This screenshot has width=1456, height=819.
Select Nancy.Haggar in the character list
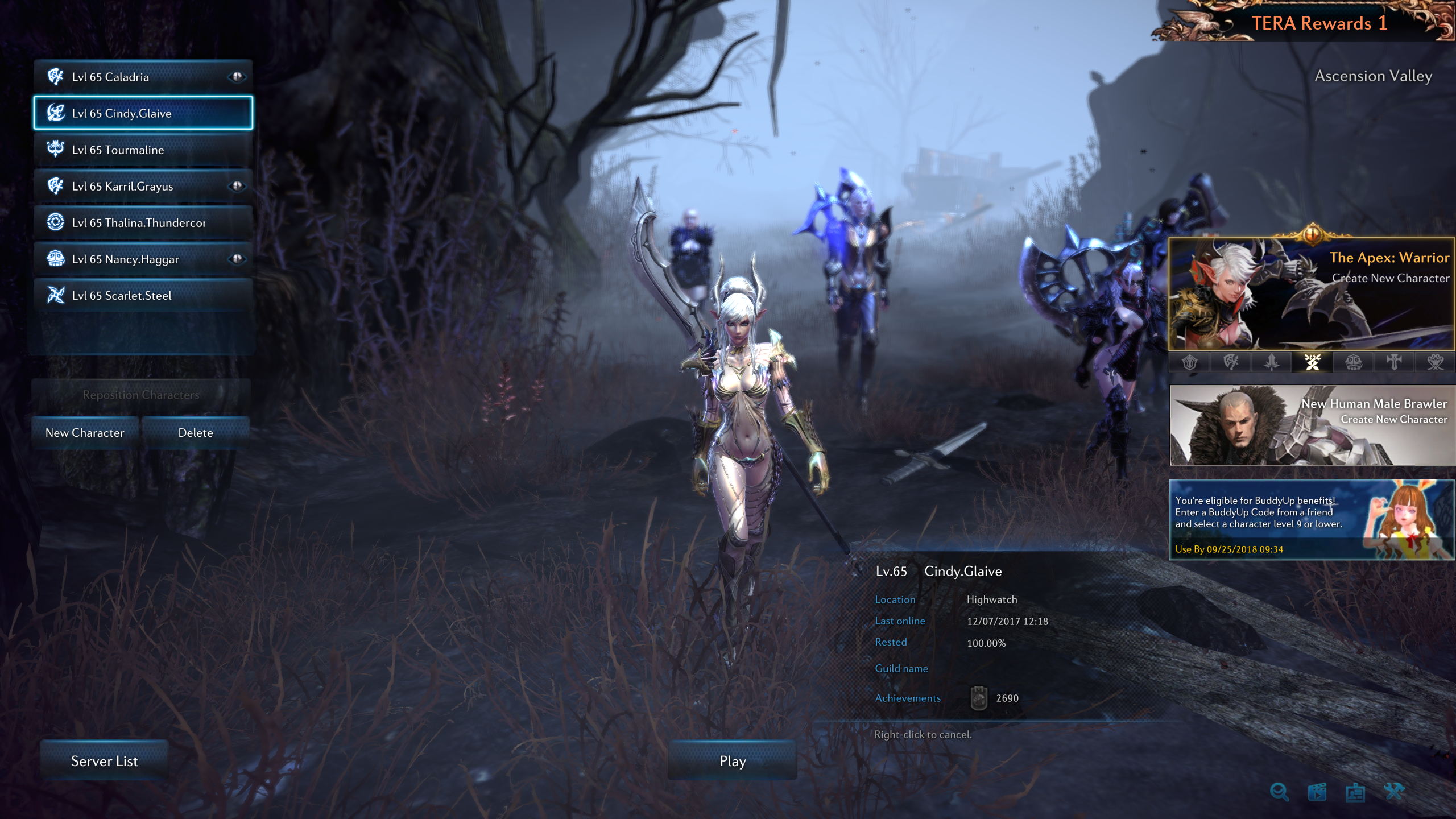[x=142, y=259]
